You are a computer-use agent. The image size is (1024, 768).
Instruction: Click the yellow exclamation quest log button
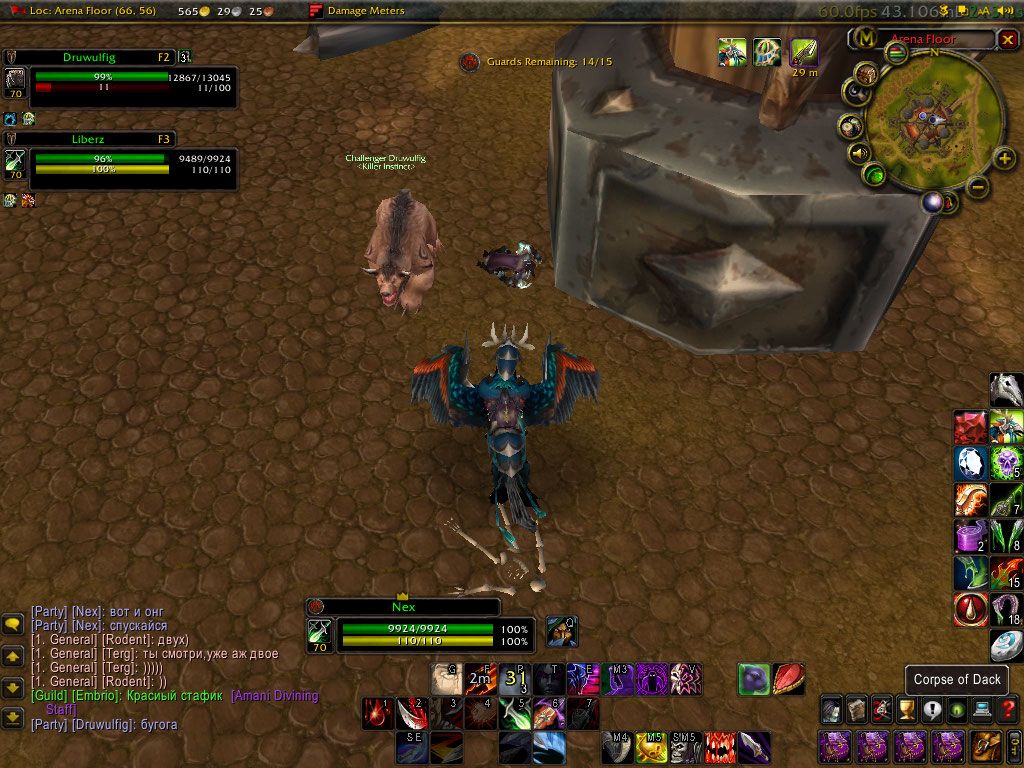[932, 710]
